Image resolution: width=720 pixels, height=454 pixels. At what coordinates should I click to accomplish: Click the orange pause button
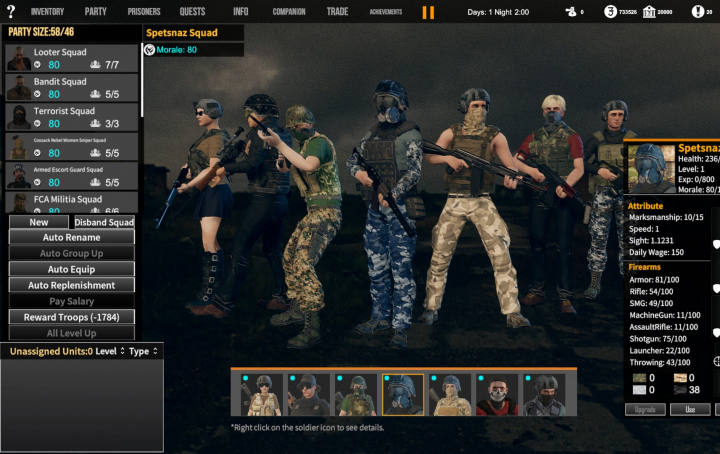[x=428, y=12]
